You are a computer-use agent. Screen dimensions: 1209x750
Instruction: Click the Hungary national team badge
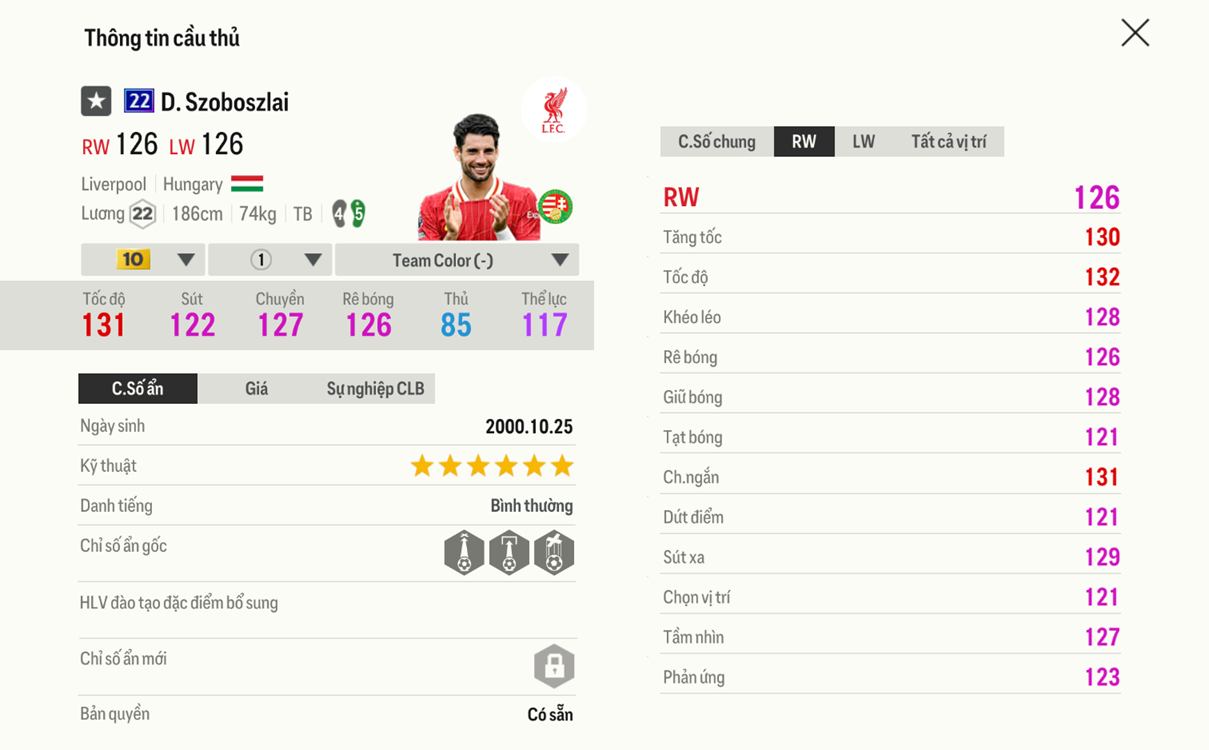(555, 207)
